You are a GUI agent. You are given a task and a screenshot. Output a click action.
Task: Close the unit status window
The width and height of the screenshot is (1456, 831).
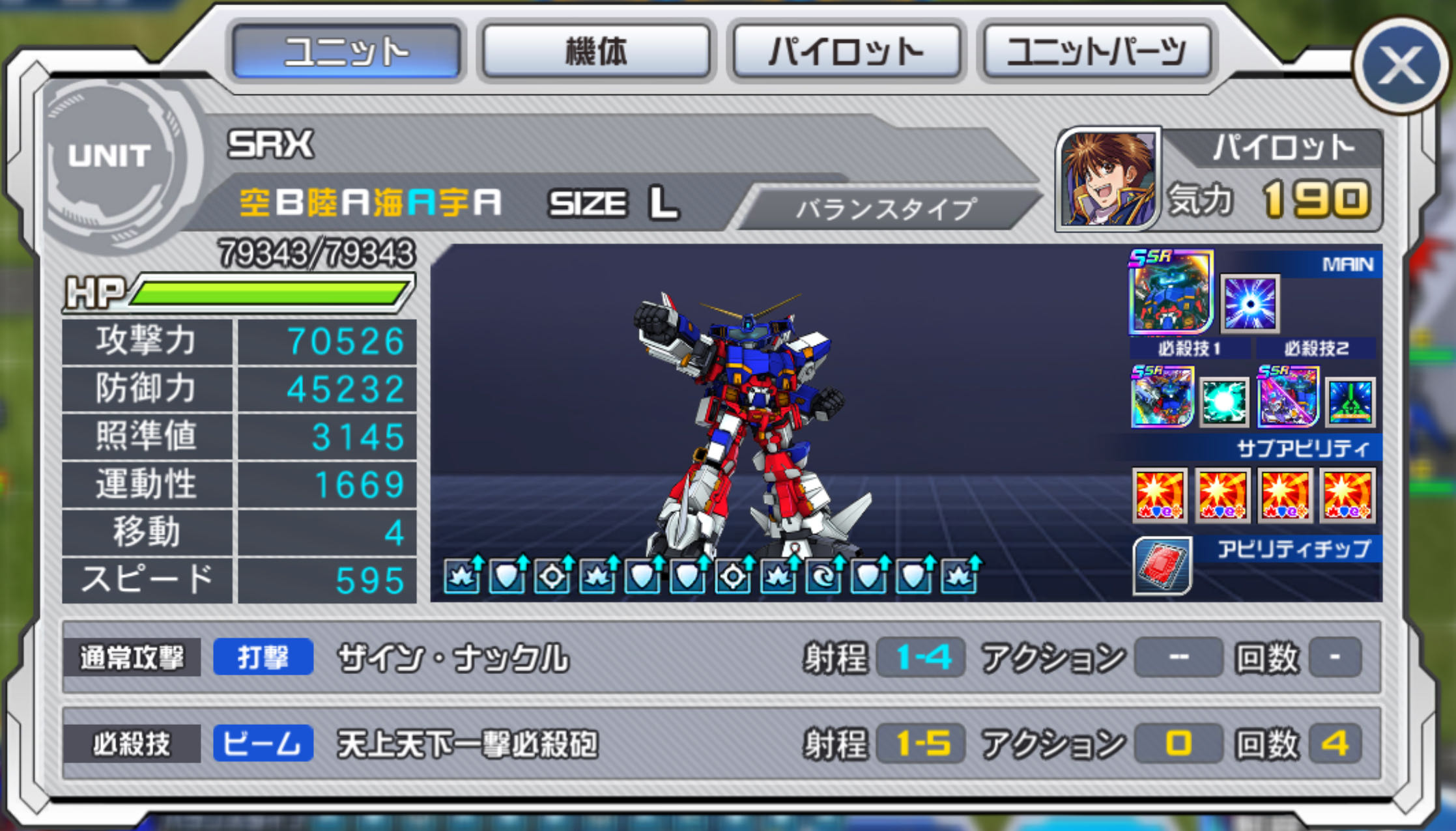[x=1401, y=65]
